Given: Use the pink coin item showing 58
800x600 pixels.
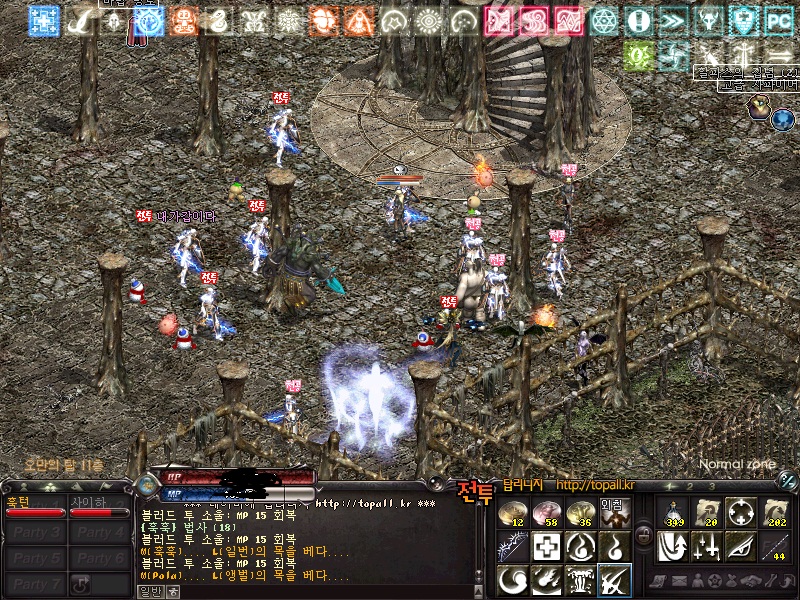Looking at the screenshot, I should [546, 513].
